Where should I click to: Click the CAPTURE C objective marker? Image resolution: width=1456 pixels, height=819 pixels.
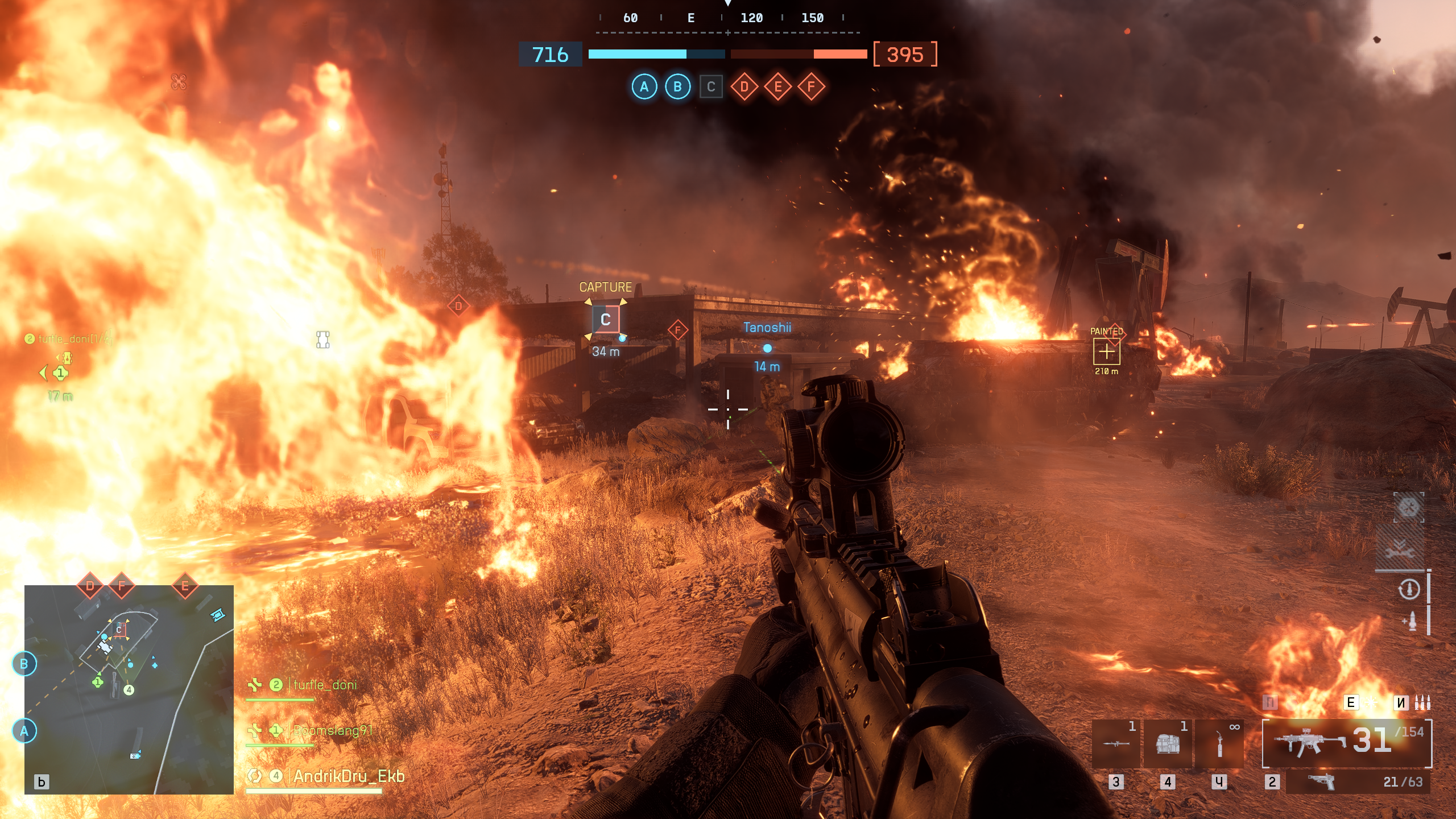pyautogui.click(x=605, y=320)
